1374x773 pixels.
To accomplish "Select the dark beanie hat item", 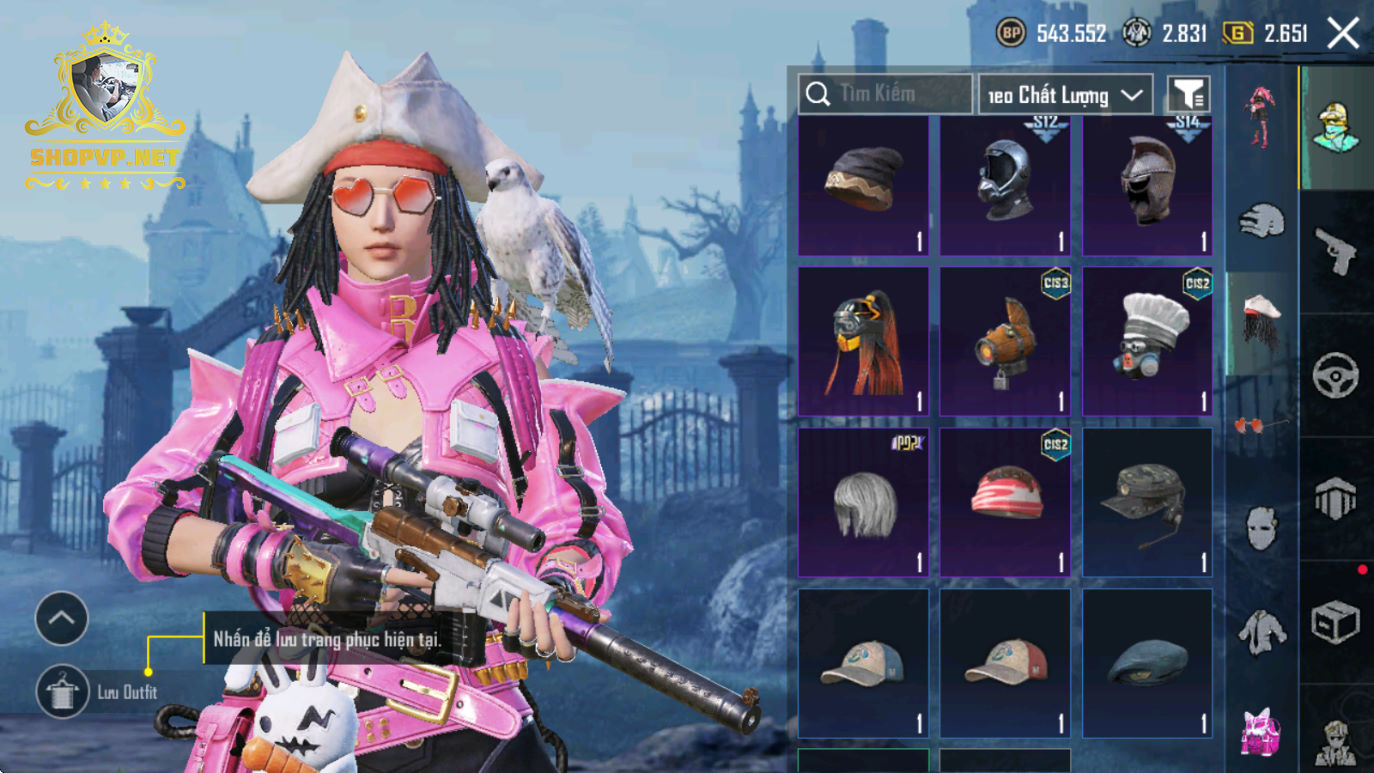I will 863,185.
